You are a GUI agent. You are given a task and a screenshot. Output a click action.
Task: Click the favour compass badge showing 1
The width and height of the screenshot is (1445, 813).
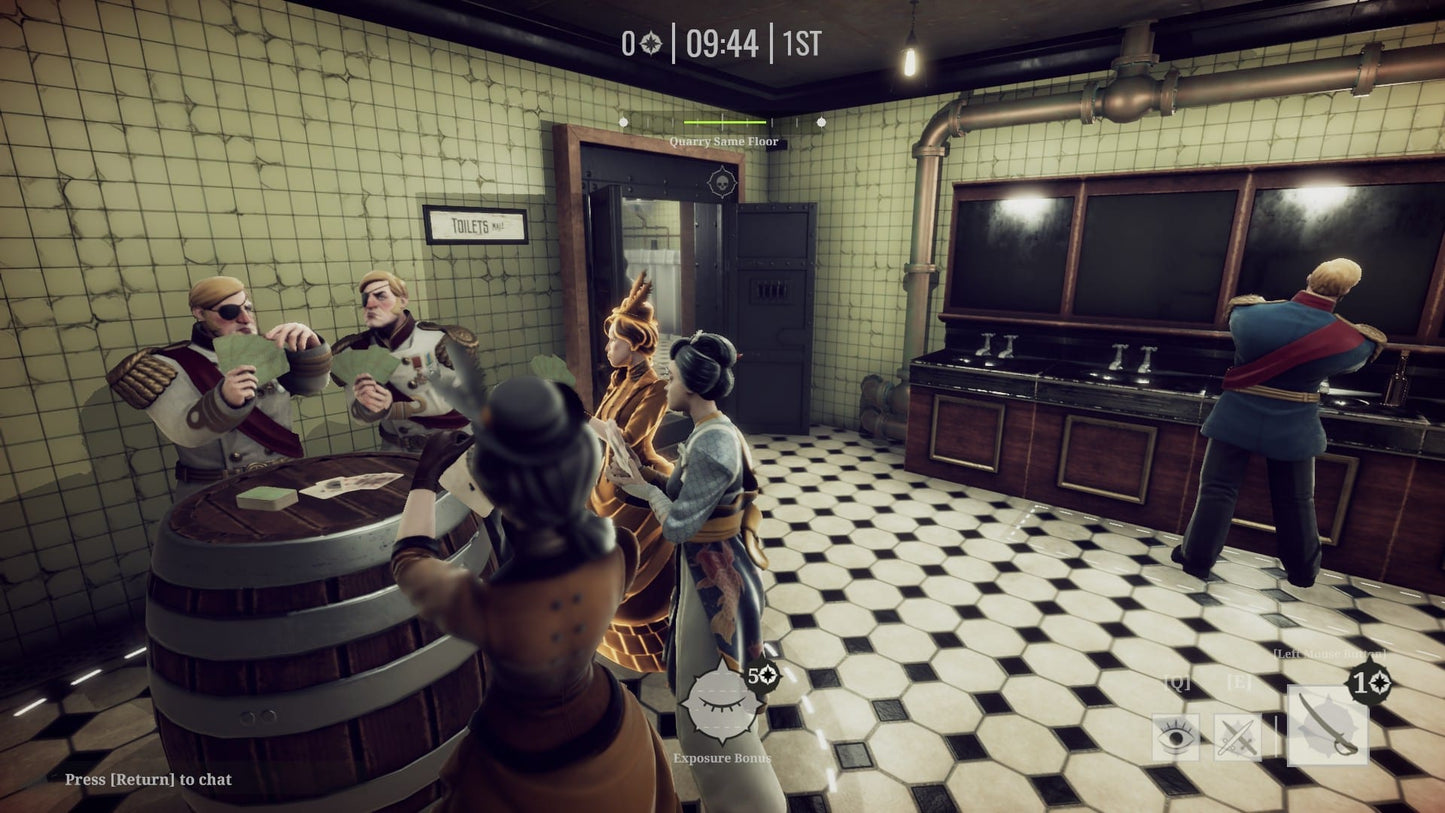click(x=1369, y=681)
